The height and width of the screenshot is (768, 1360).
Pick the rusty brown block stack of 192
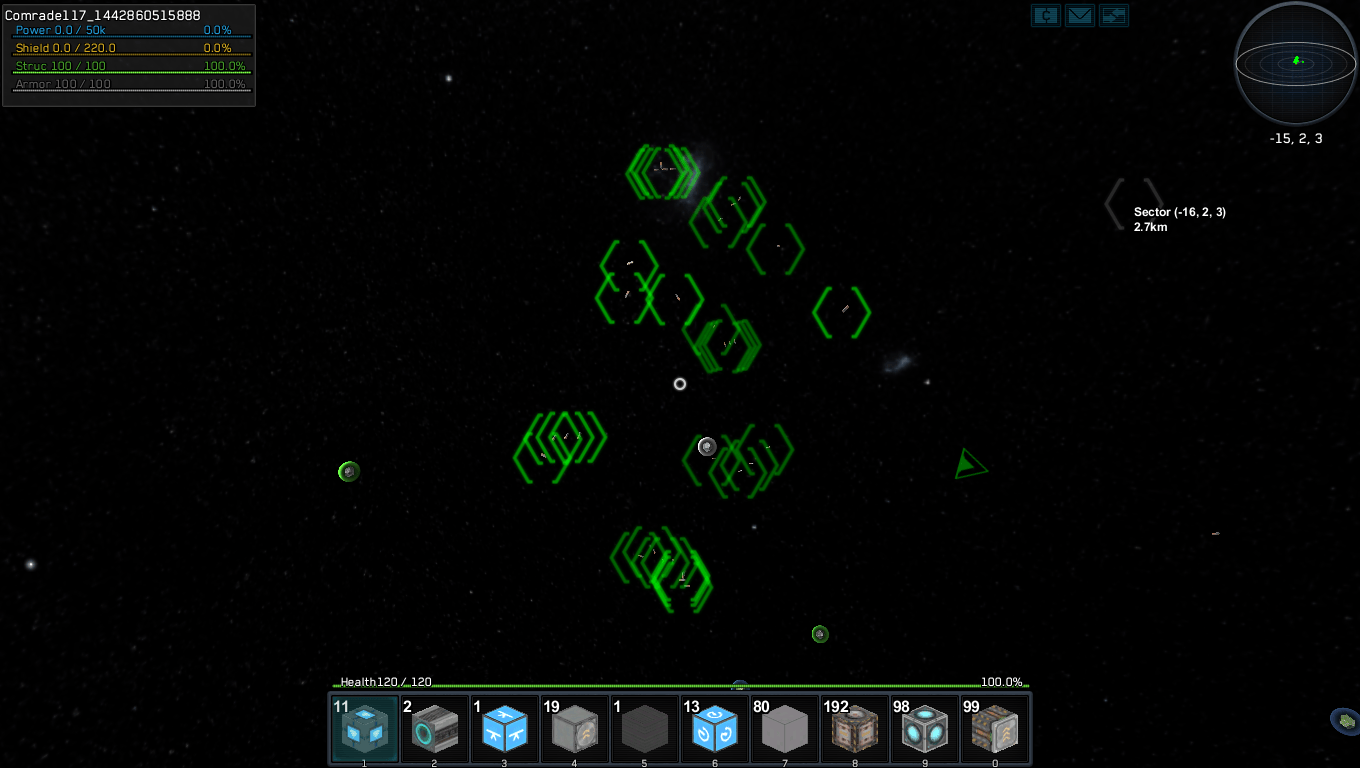pos(855,729)
